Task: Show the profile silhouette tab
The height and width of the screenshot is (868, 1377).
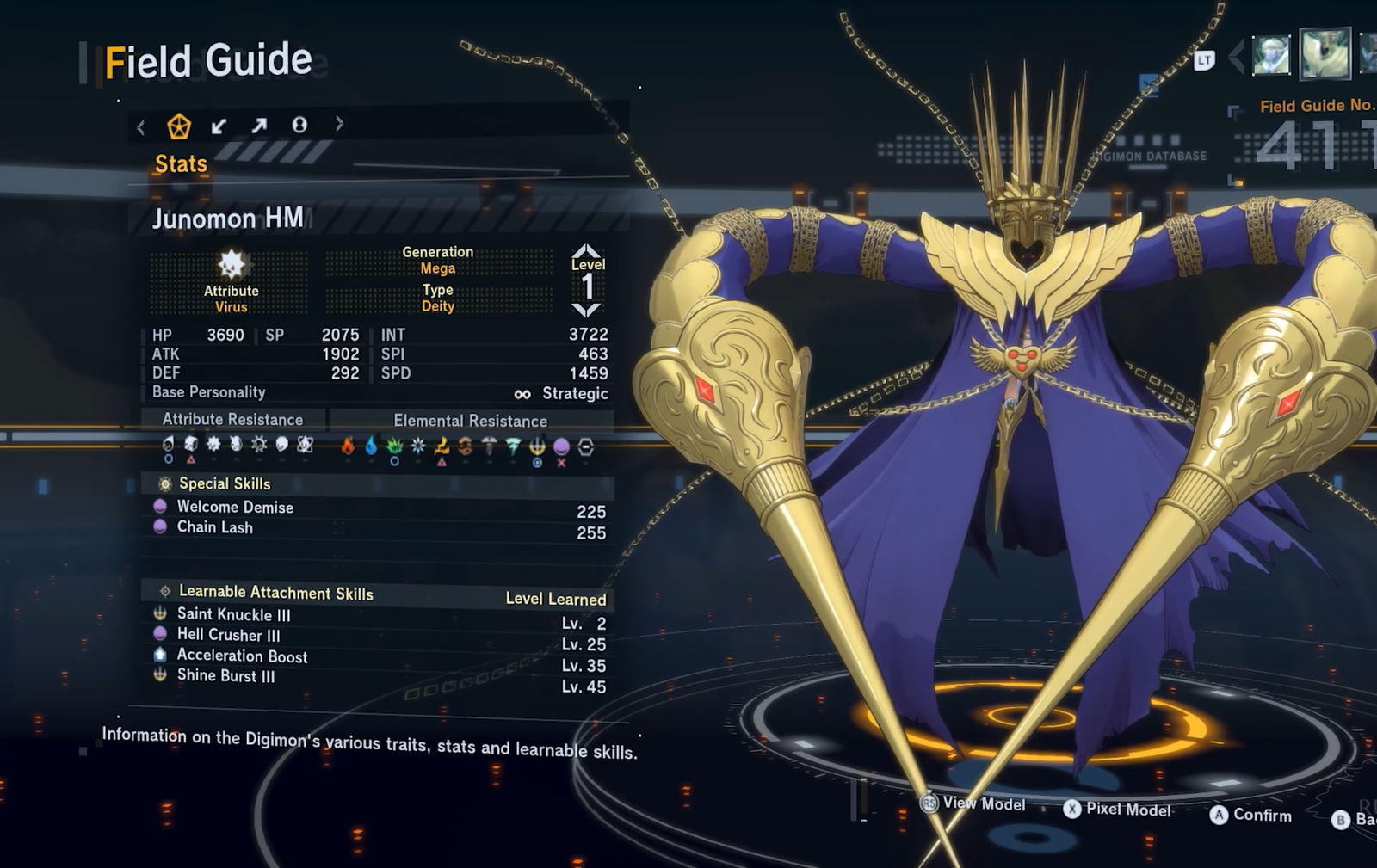Action: (x=299, y=126)
